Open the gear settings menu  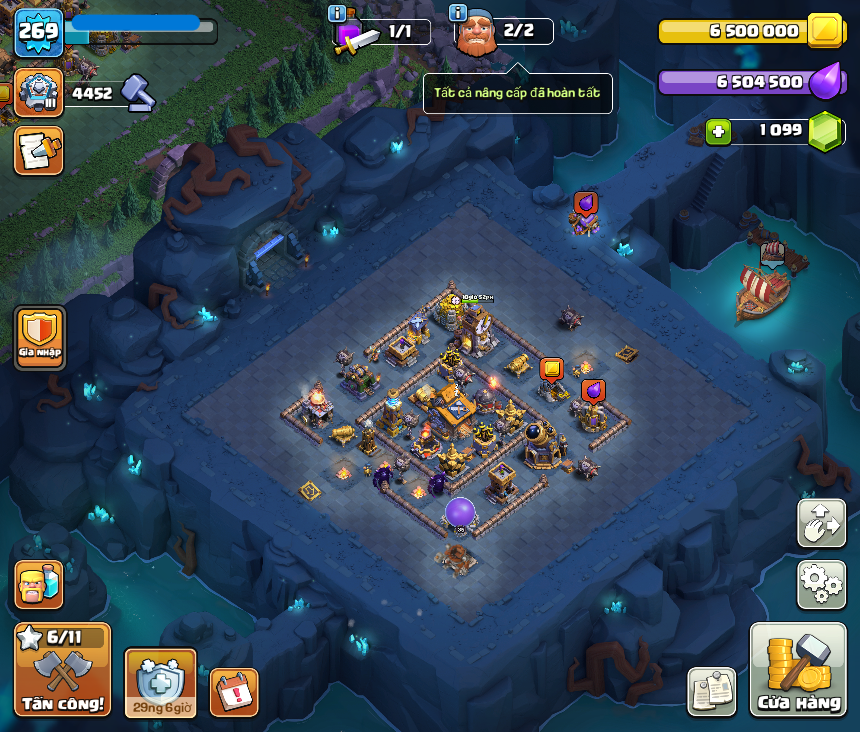(x=821, y=584)
